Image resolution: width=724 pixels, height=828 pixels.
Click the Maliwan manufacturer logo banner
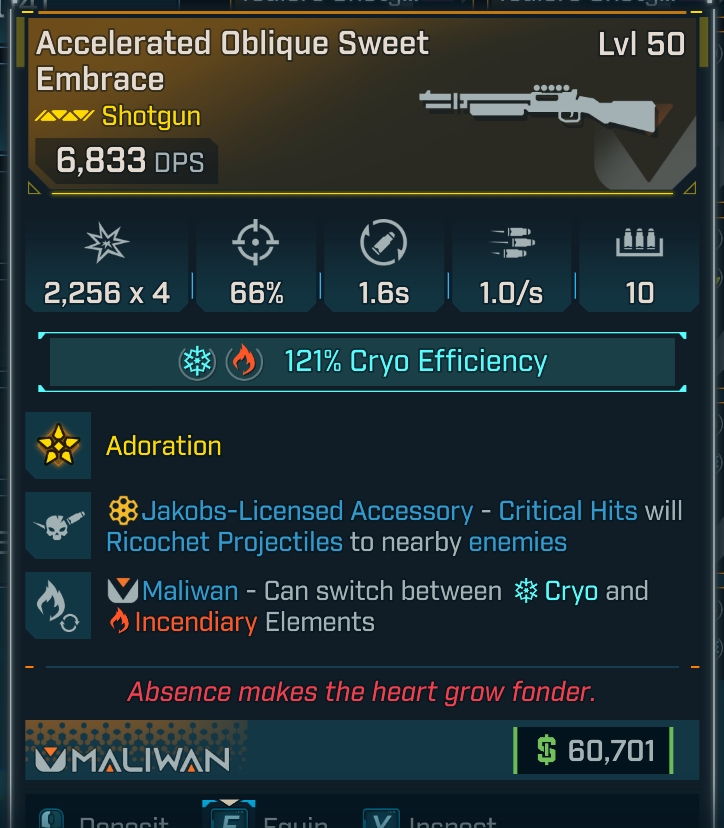[133, 759]
